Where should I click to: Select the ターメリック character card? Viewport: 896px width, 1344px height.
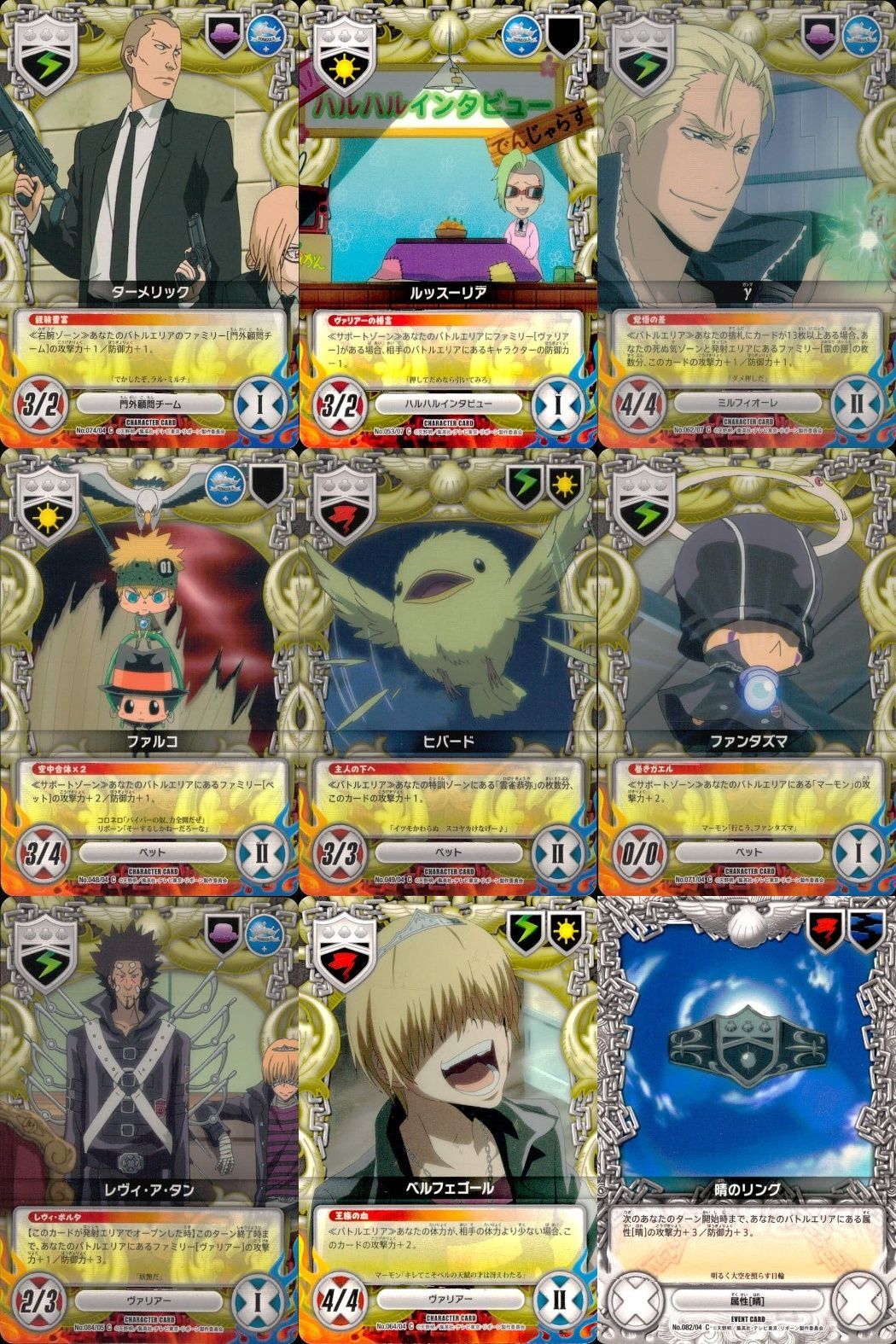pos(149,224)
